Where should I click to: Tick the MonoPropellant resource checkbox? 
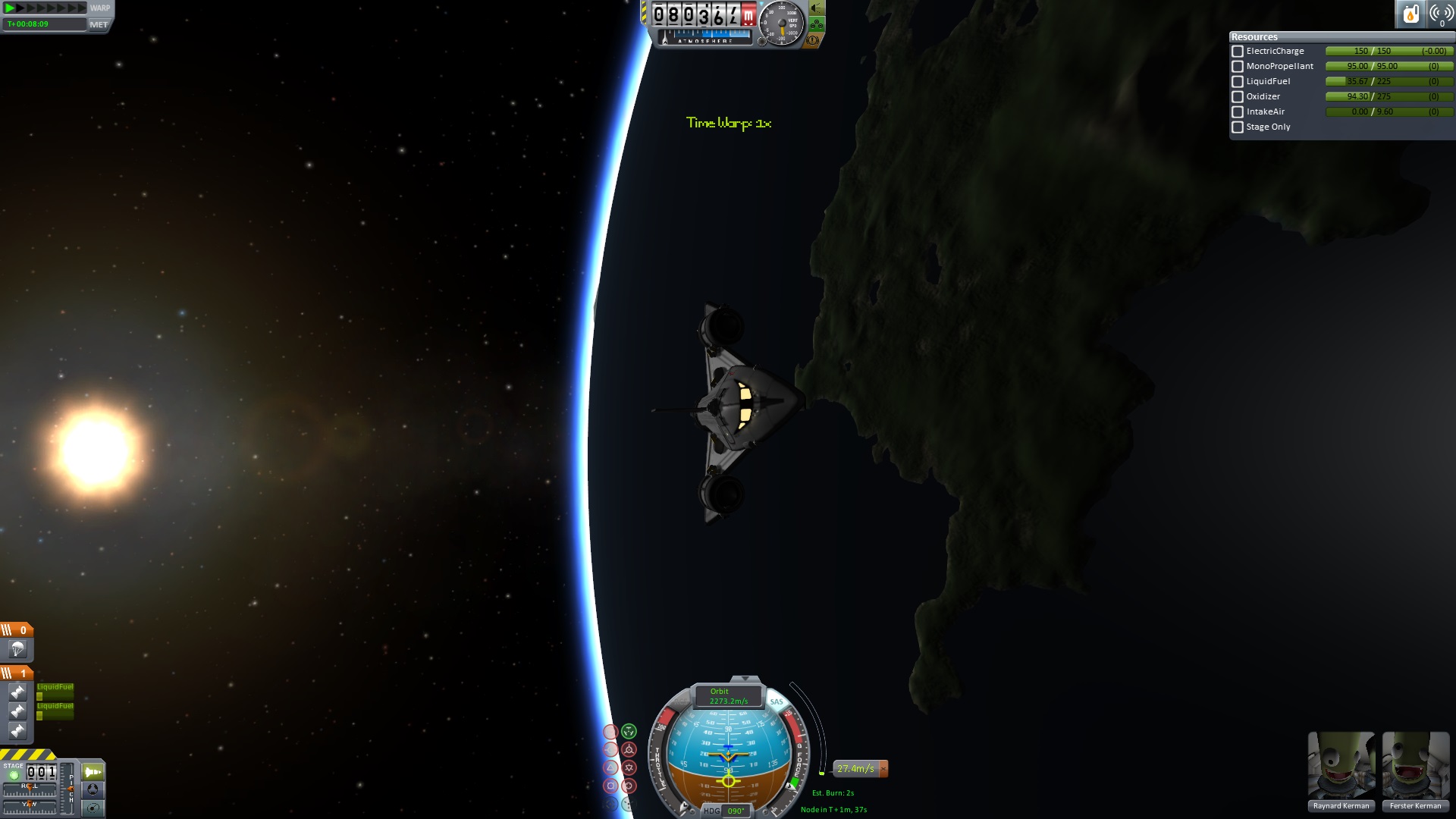pos(1238,67)
